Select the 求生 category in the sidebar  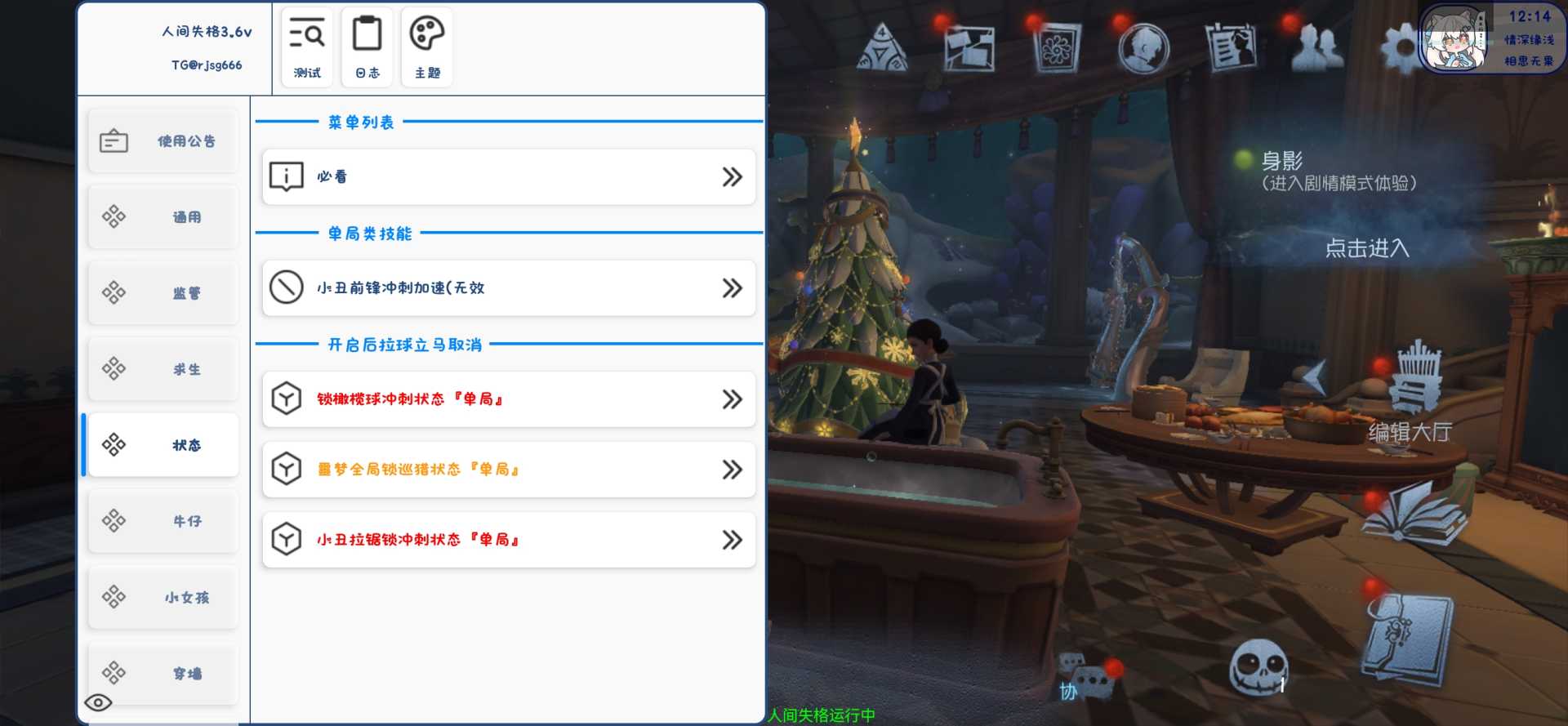[162, 369]
